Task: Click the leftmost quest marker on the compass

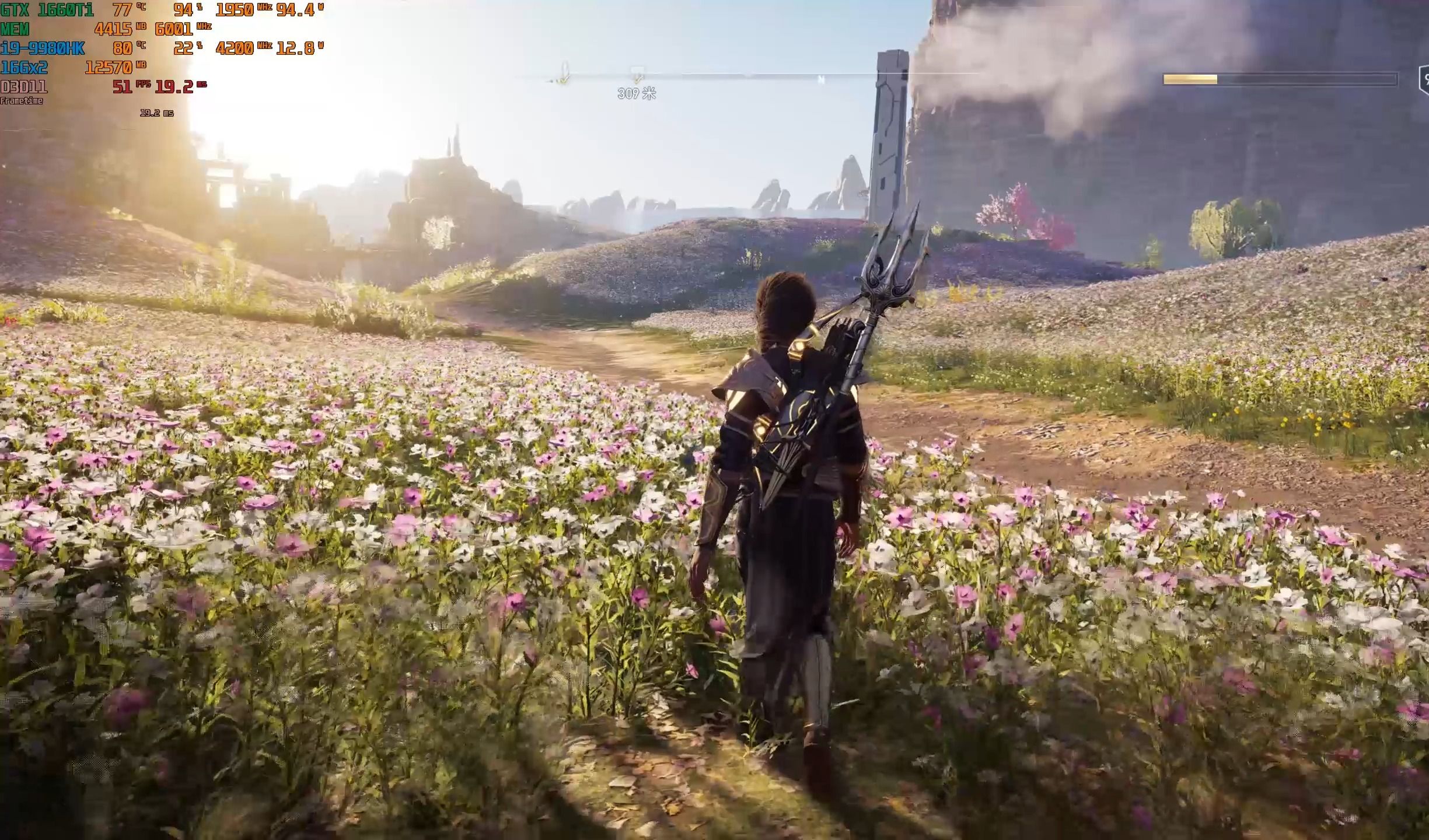Action: coord(563,74)
